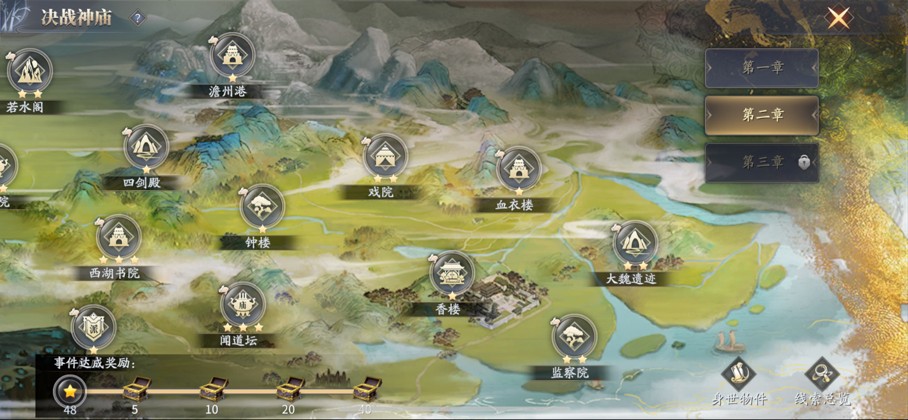Show the 线索总览 clue overview
This screenshot has height=420, width=908.
pyautogui.click(x=822, y=373)
